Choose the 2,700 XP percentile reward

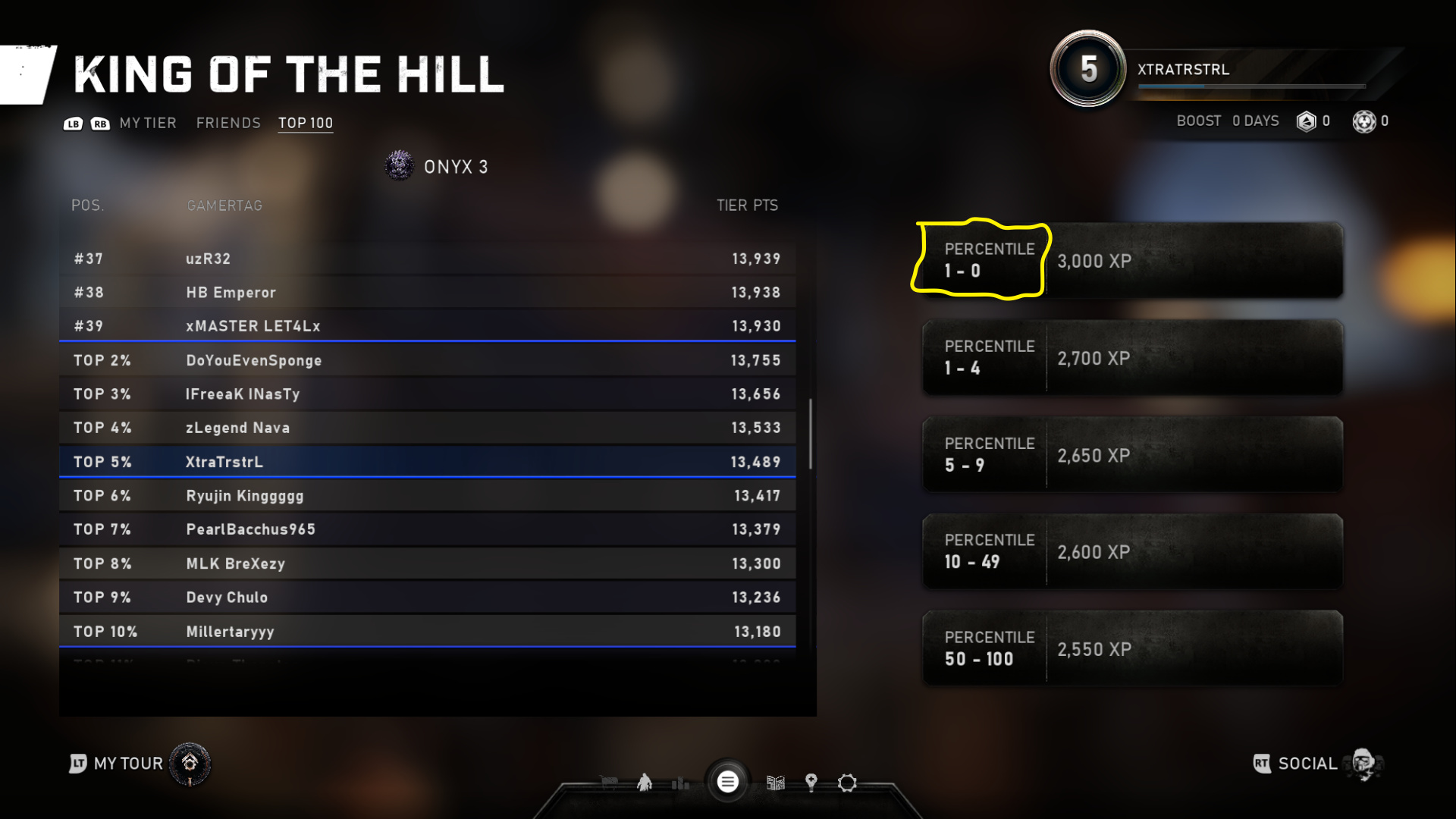[x=1132, y=358]
